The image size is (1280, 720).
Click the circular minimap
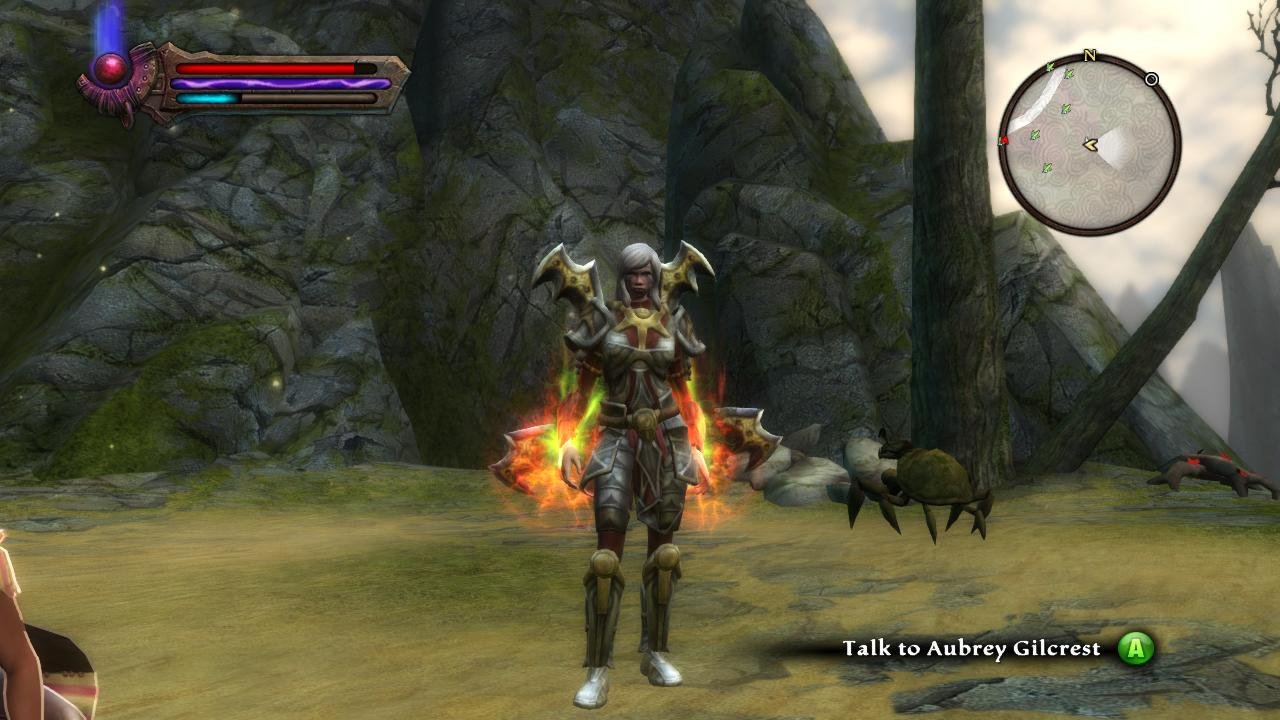point(1090,145)
